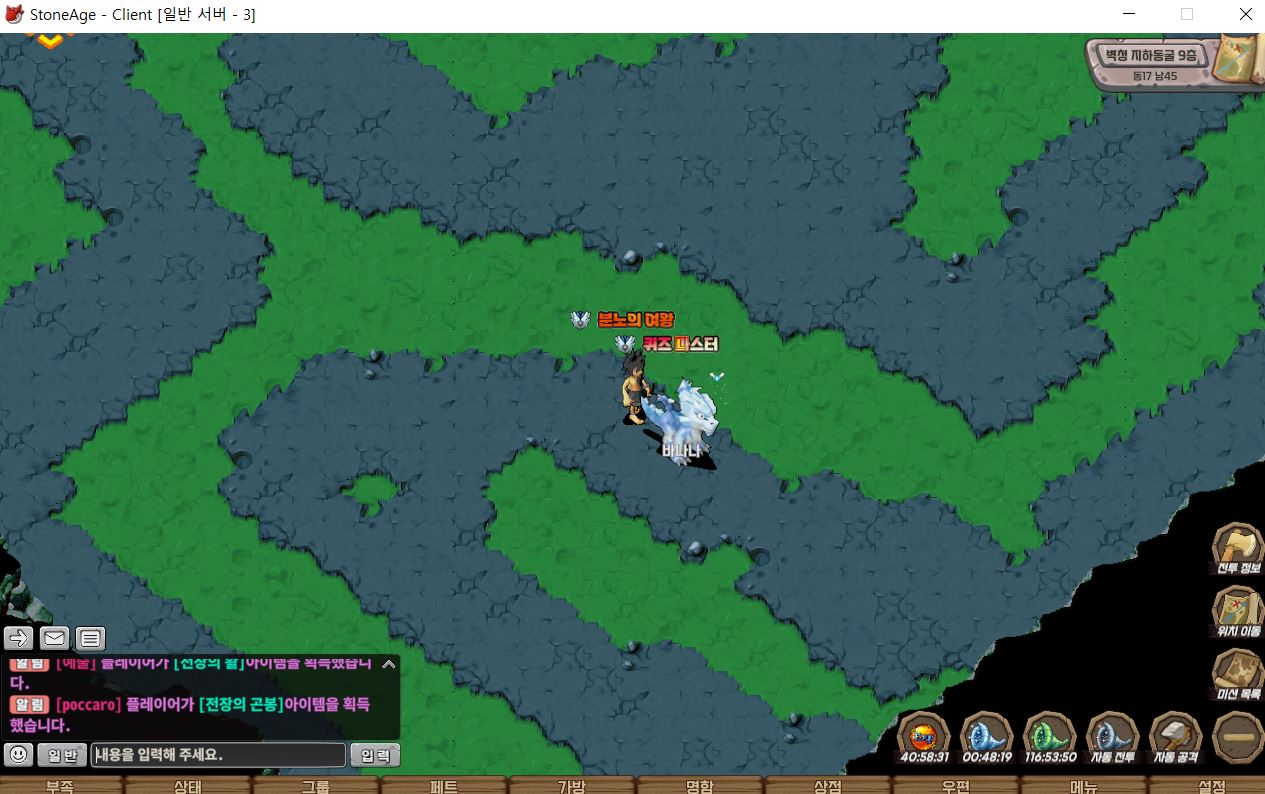Viewport: 1265px width, 794px height.
Task: Open the envelope mail icon above chat
Action: (x=54, y=638)
